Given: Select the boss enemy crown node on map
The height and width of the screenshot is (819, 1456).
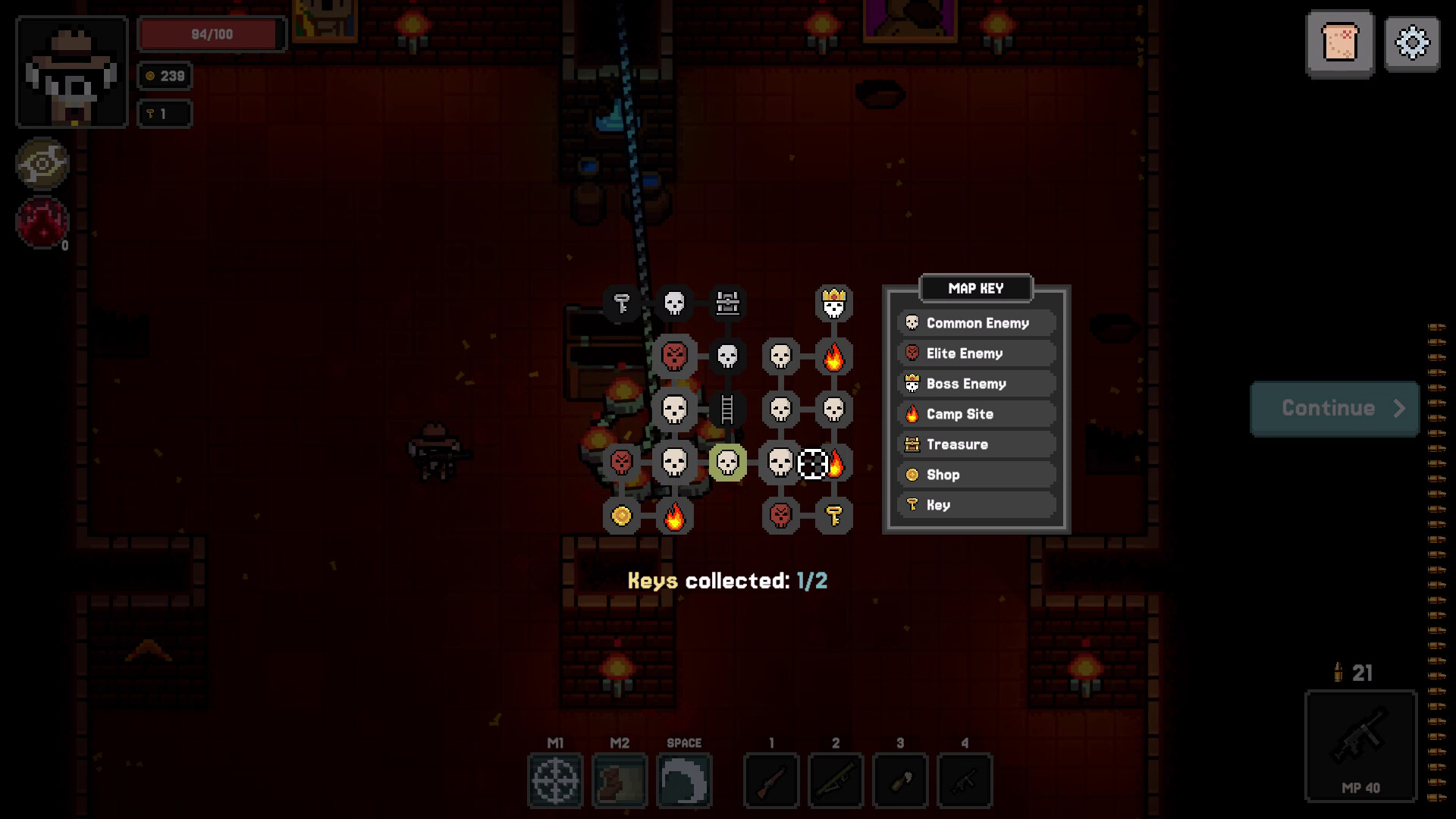Looking at the screenshot, I should click(833, 303).
